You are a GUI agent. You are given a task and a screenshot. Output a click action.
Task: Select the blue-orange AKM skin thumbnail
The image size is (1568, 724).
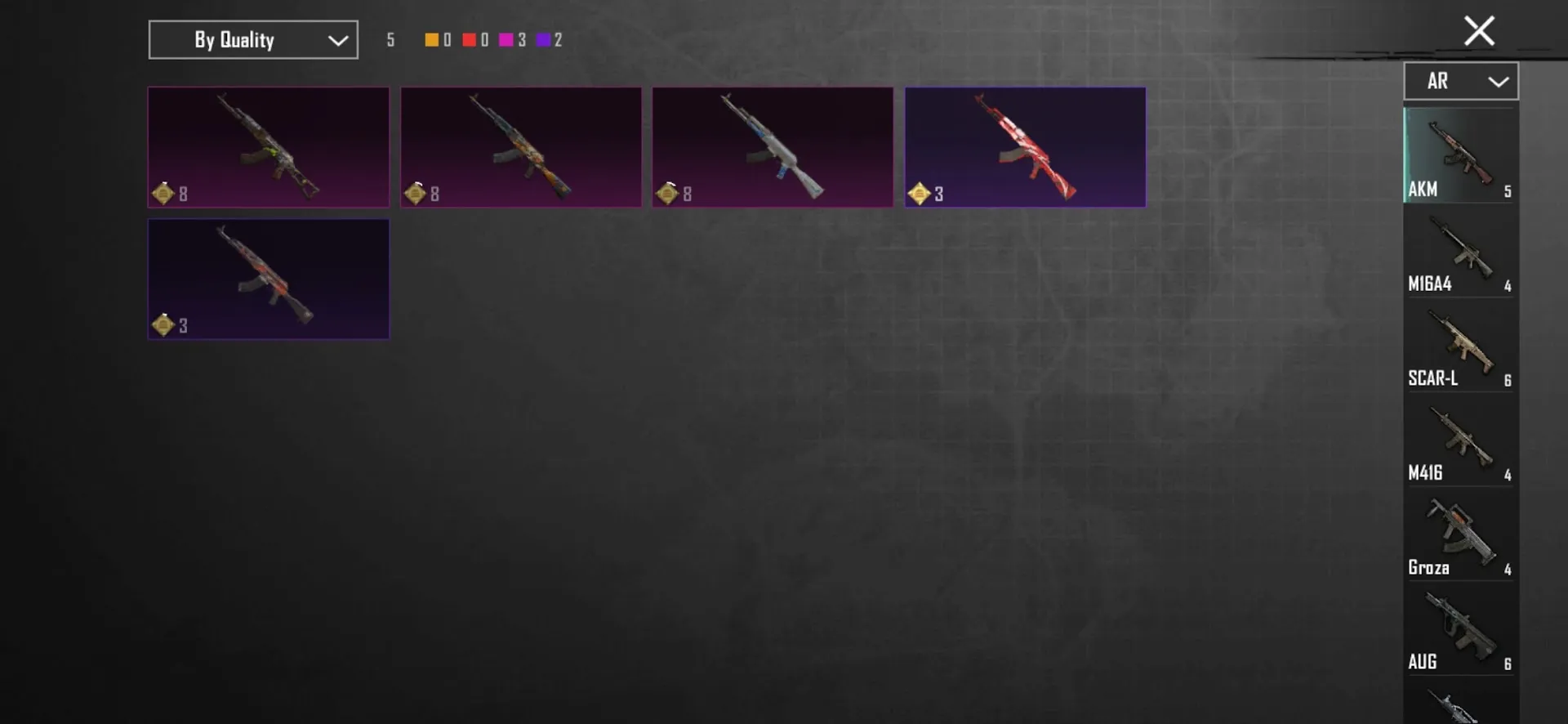pyautogui.click(x=521, y=147)
